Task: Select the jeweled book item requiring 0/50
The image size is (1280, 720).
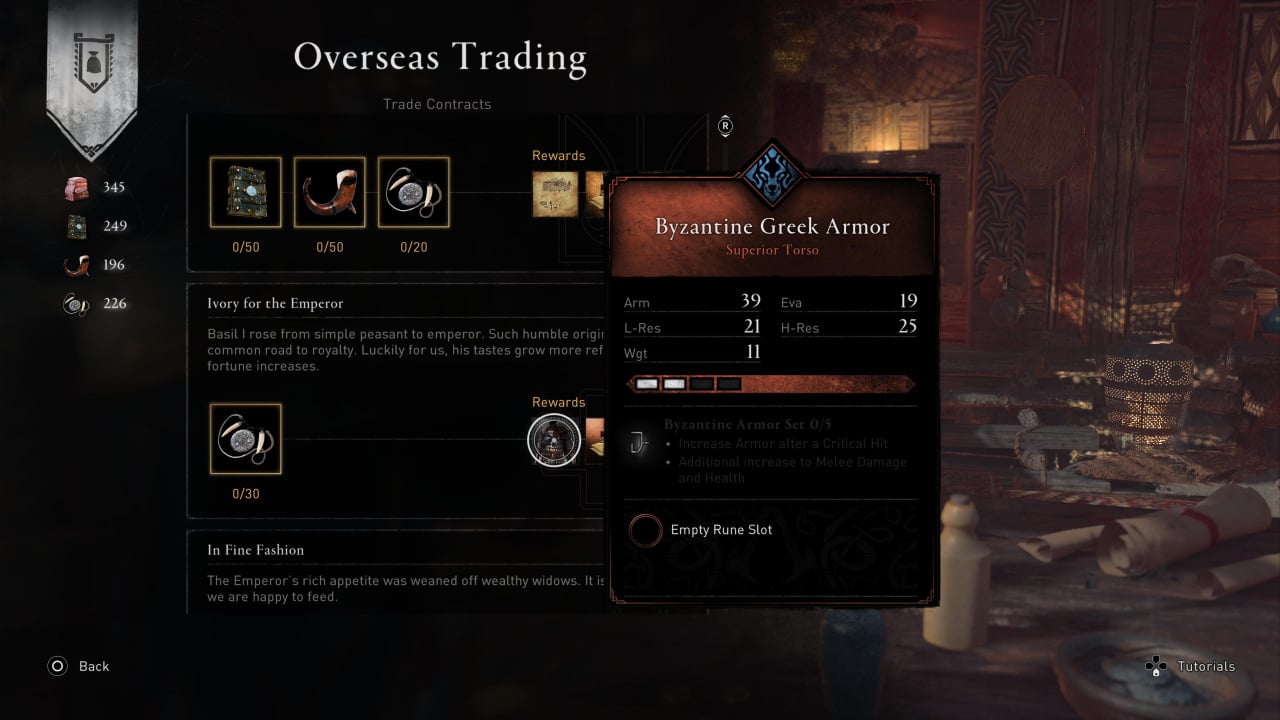Action: coord(245,192)
